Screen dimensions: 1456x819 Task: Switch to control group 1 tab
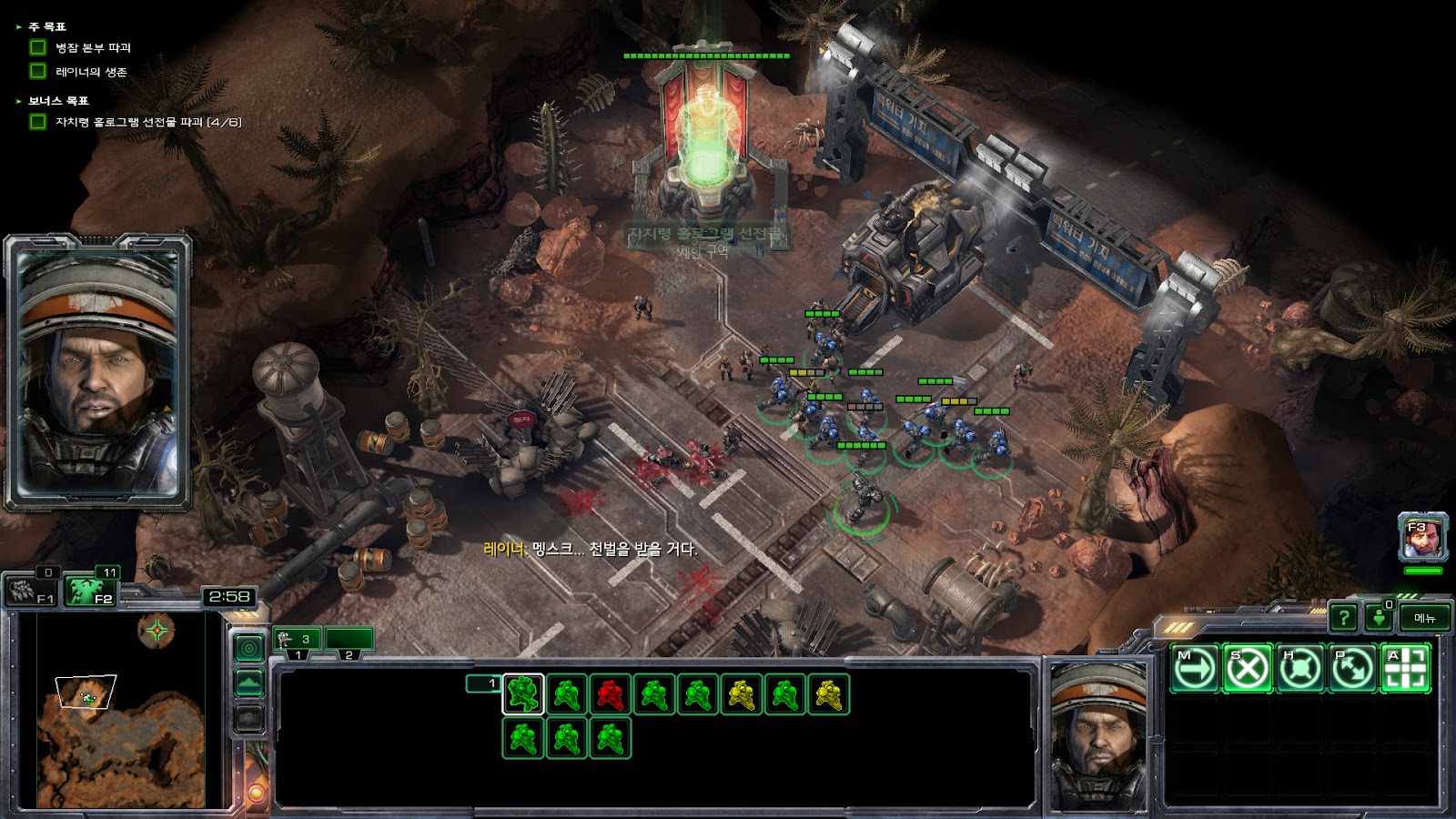(298, 641)
